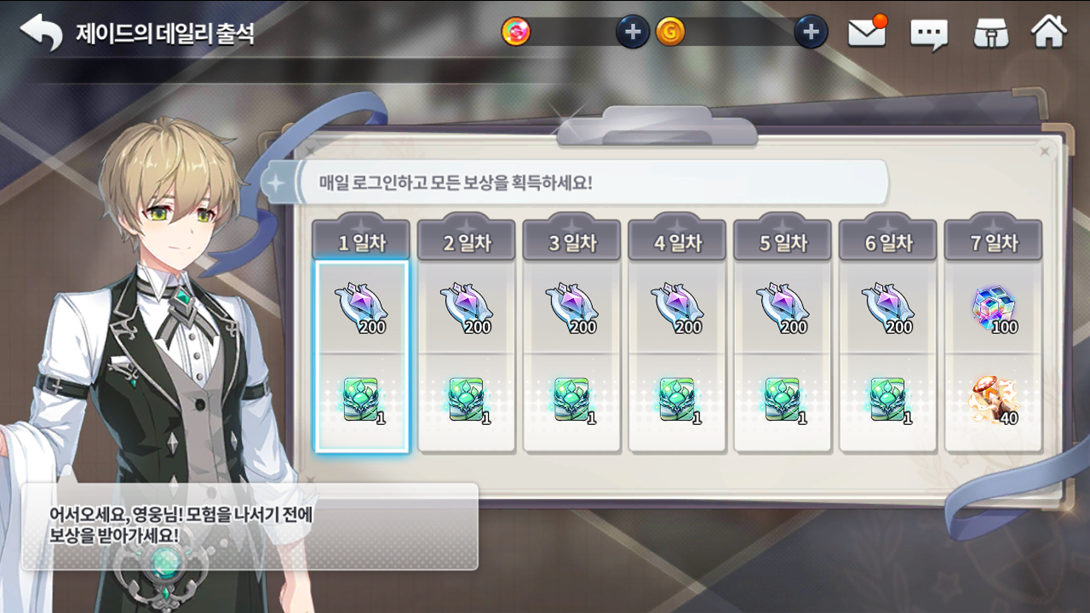Image resolution: width=1090 pixels, height=613 pixels.
Task: Select the 7일차 reward card
Action: 993,356
